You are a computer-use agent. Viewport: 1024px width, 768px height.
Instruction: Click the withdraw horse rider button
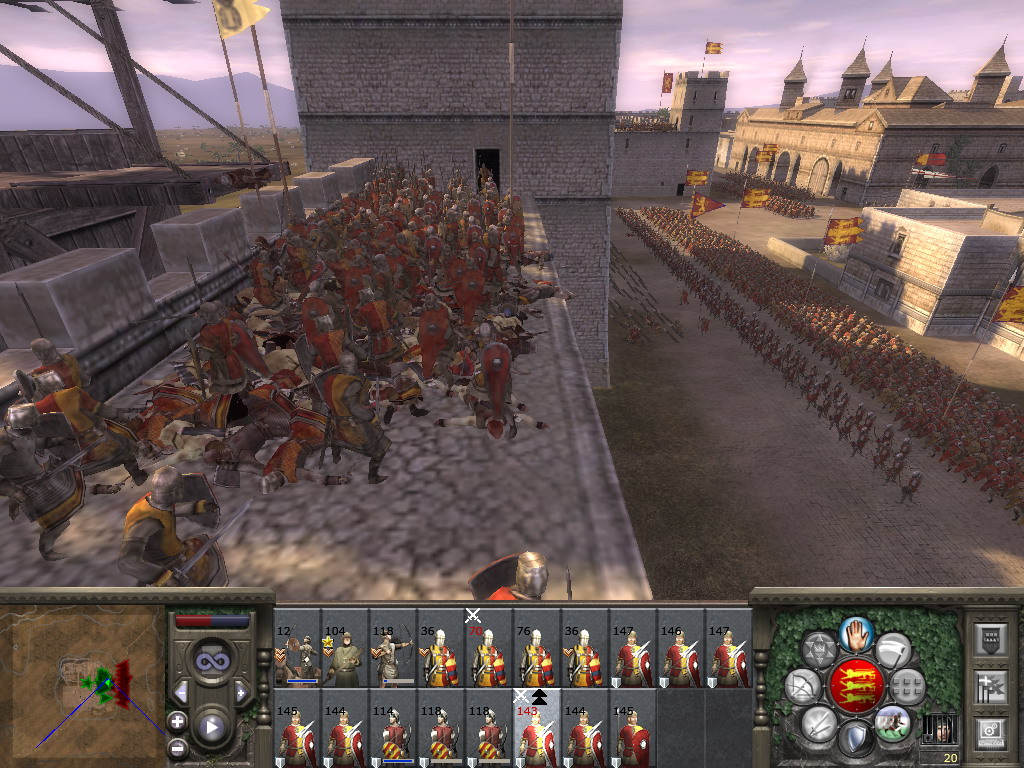[892, 722]
